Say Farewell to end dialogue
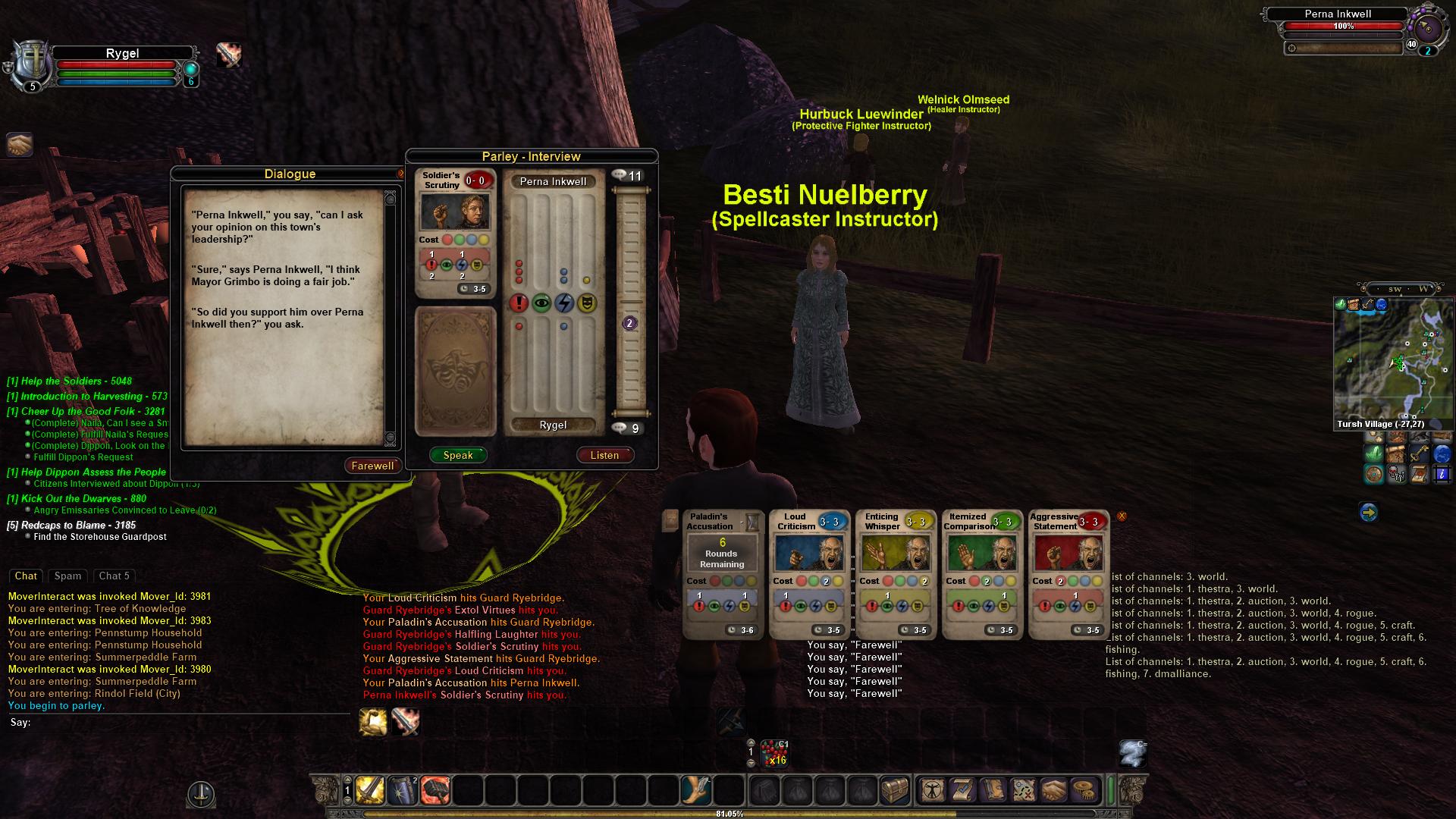Image resolution: width=1456 pixels, height=819 pixels. (x=372, y=466)
